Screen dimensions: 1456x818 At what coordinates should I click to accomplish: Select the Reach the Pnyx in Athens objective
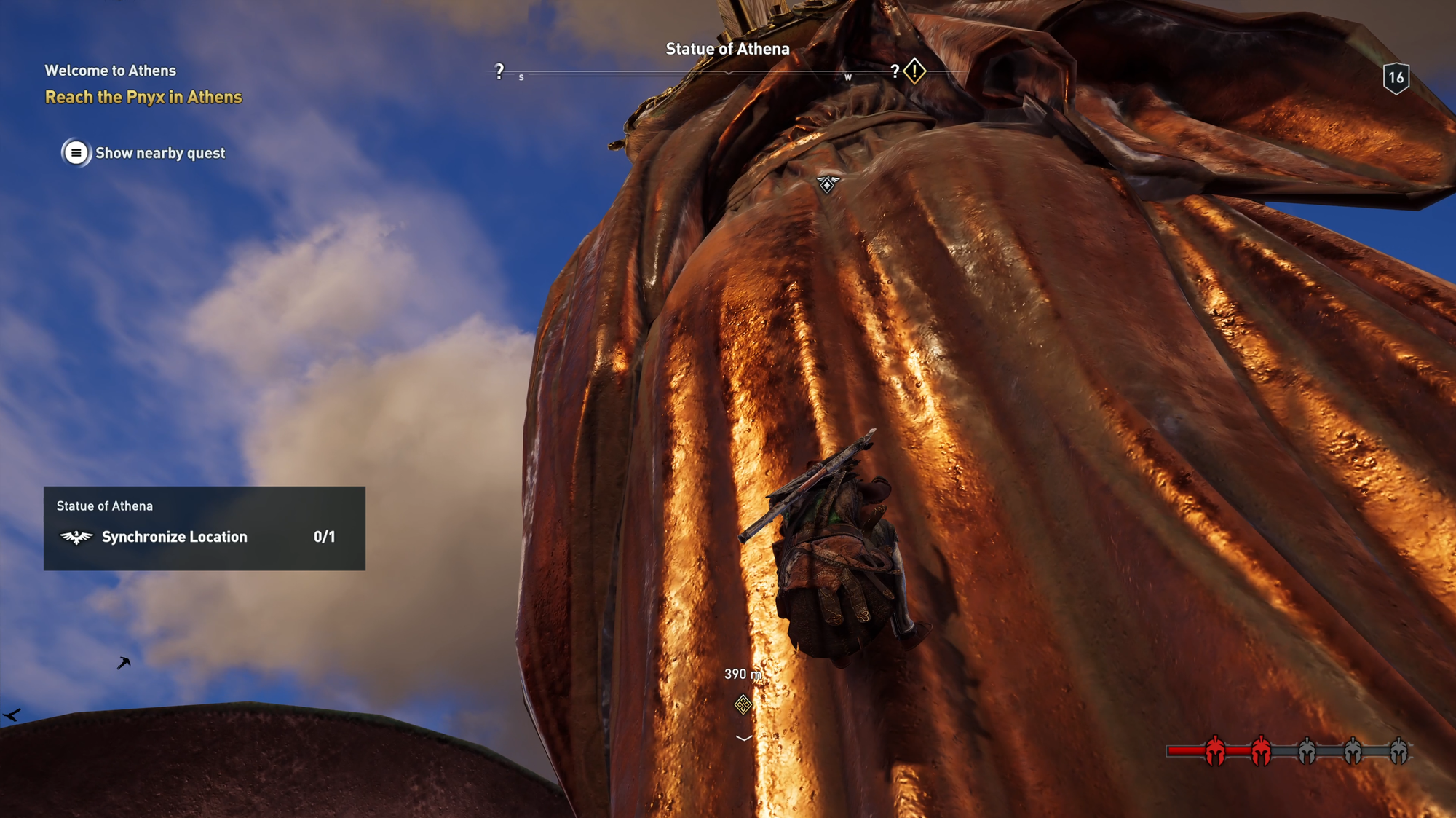coord(143,97)
